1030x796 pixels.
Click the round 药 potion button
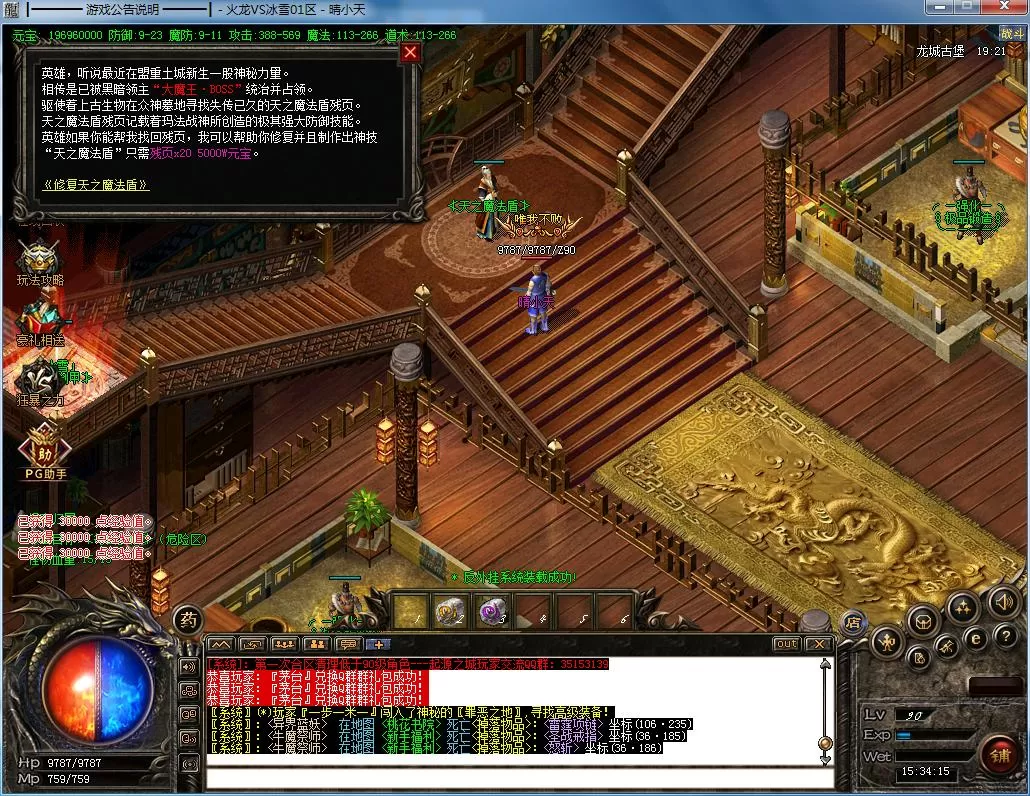[x=187, y=620]
